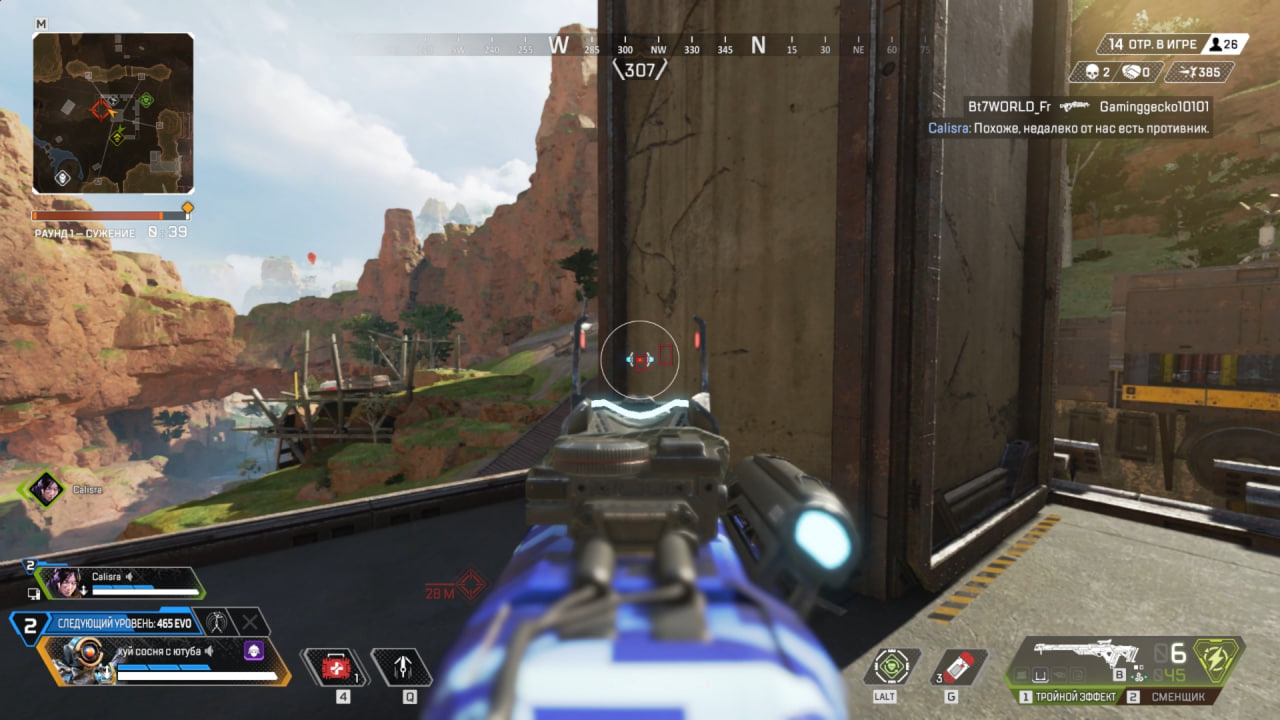Click the purple legend upgrade icon
This screenshot has height=720, width=1280.
[x=254, y=651]
